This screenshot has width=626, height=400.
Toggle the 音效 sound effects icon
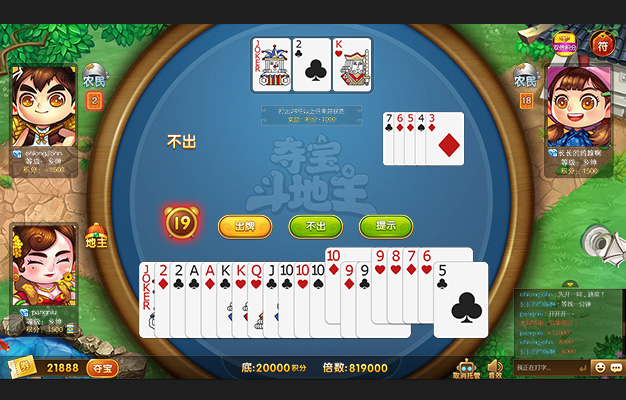tap(494, 369)
